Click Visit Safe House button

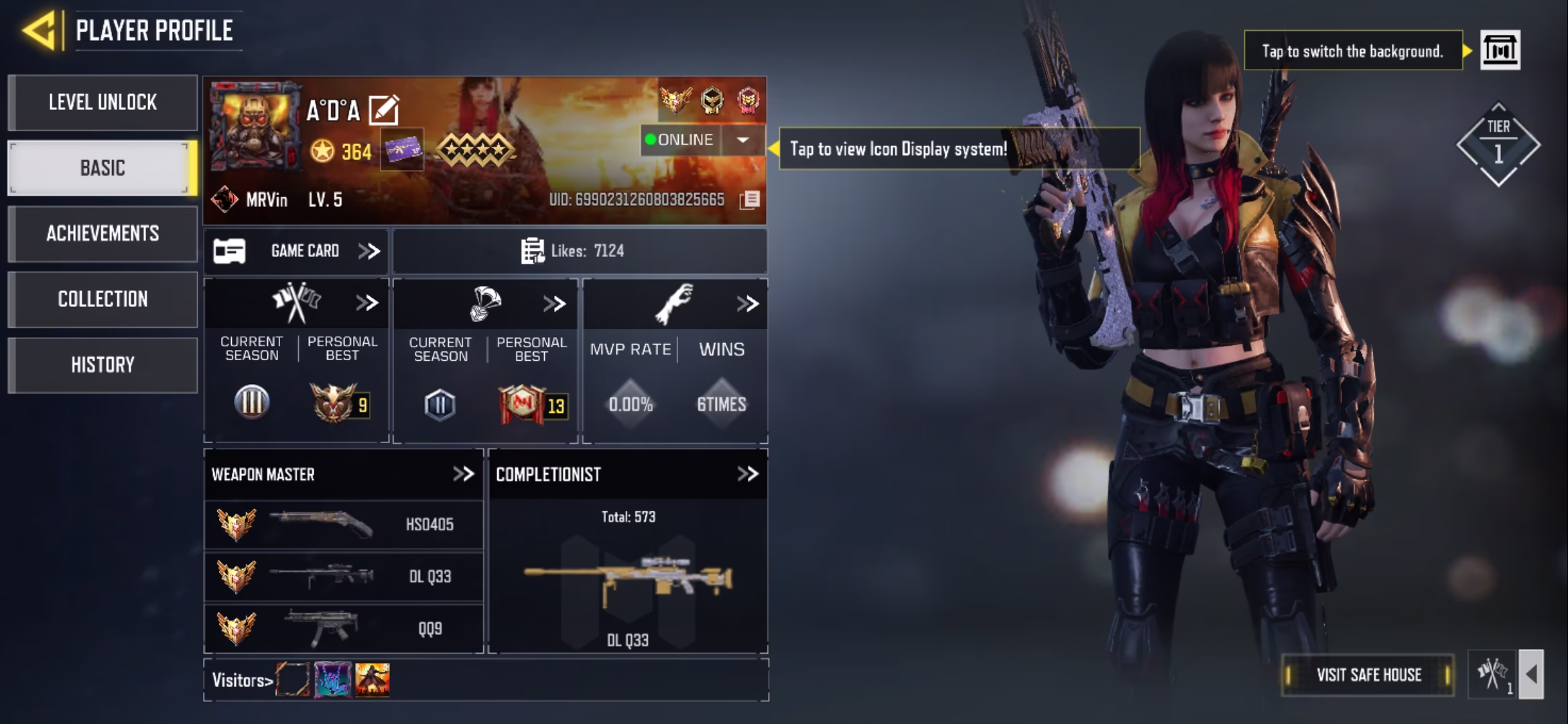click(1368, 675)
